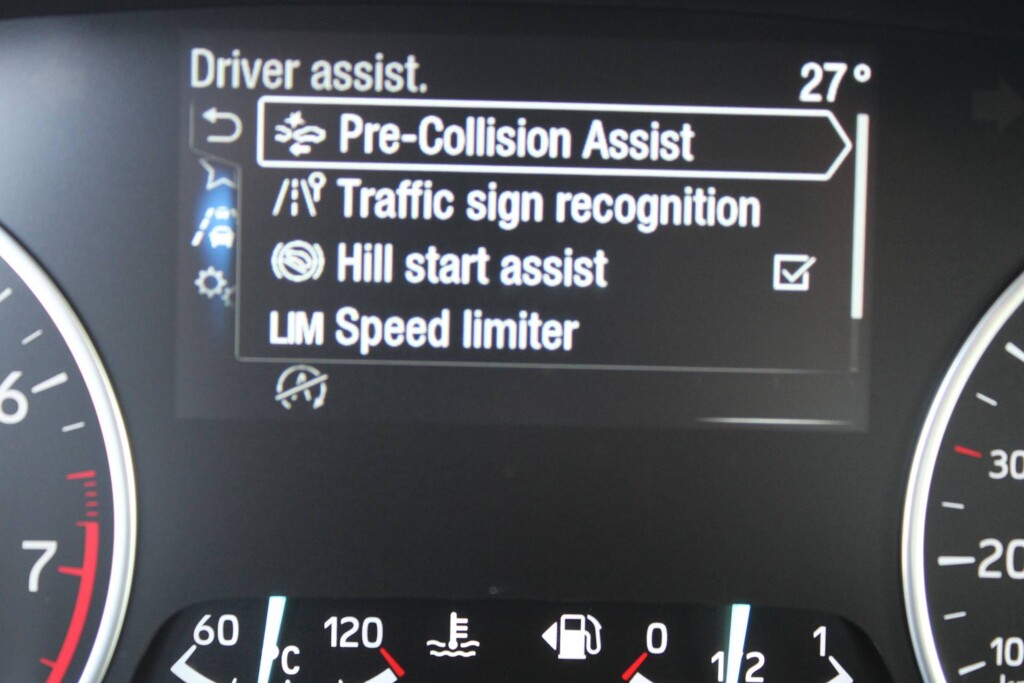The image size is (1024, 683).
Task: Click the menu's vertical scrollbar
Action: coord(859,215)
